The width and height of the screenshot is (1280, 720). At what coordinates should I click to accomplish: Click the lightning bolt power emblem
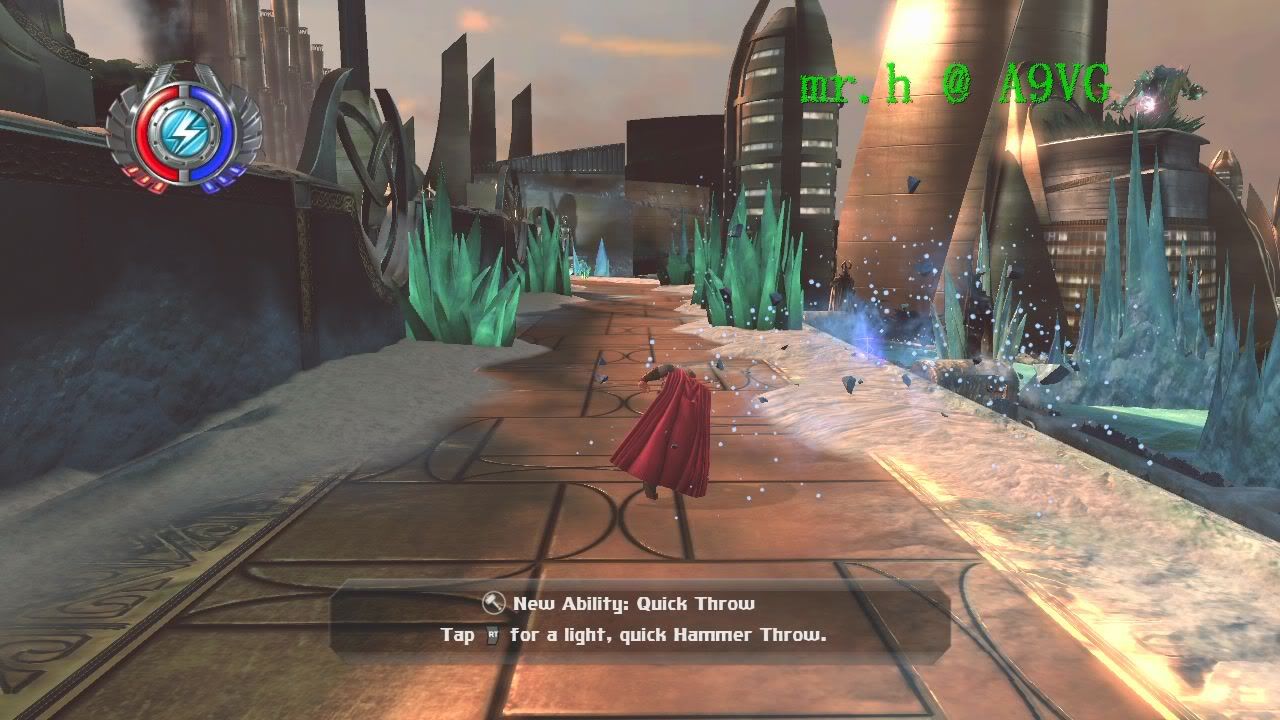[x=184, y=130]
